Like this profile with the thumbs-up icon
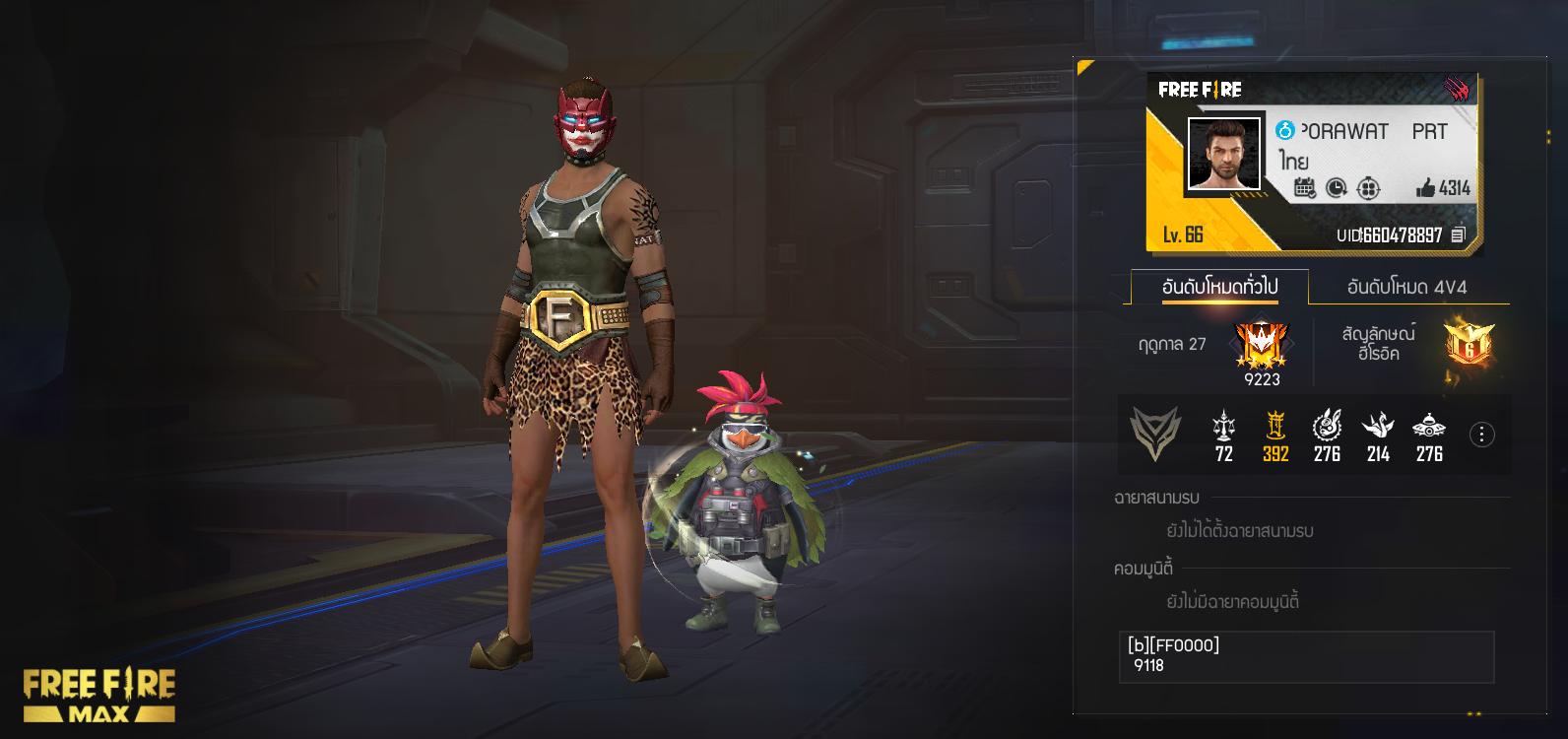The width and height of the screenshot is (1568, 739). click(1425, 187)
